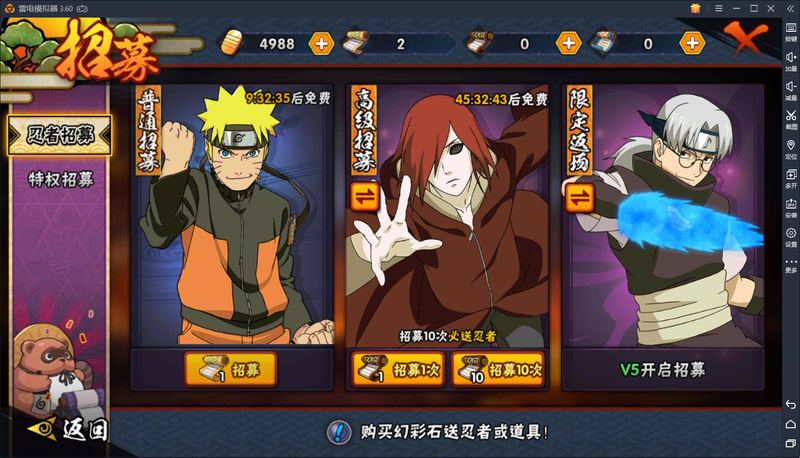This screenshot has width=800, height=458.
Task: Open the emulator 设置 settings button
Action: click(x=790, y=237)
